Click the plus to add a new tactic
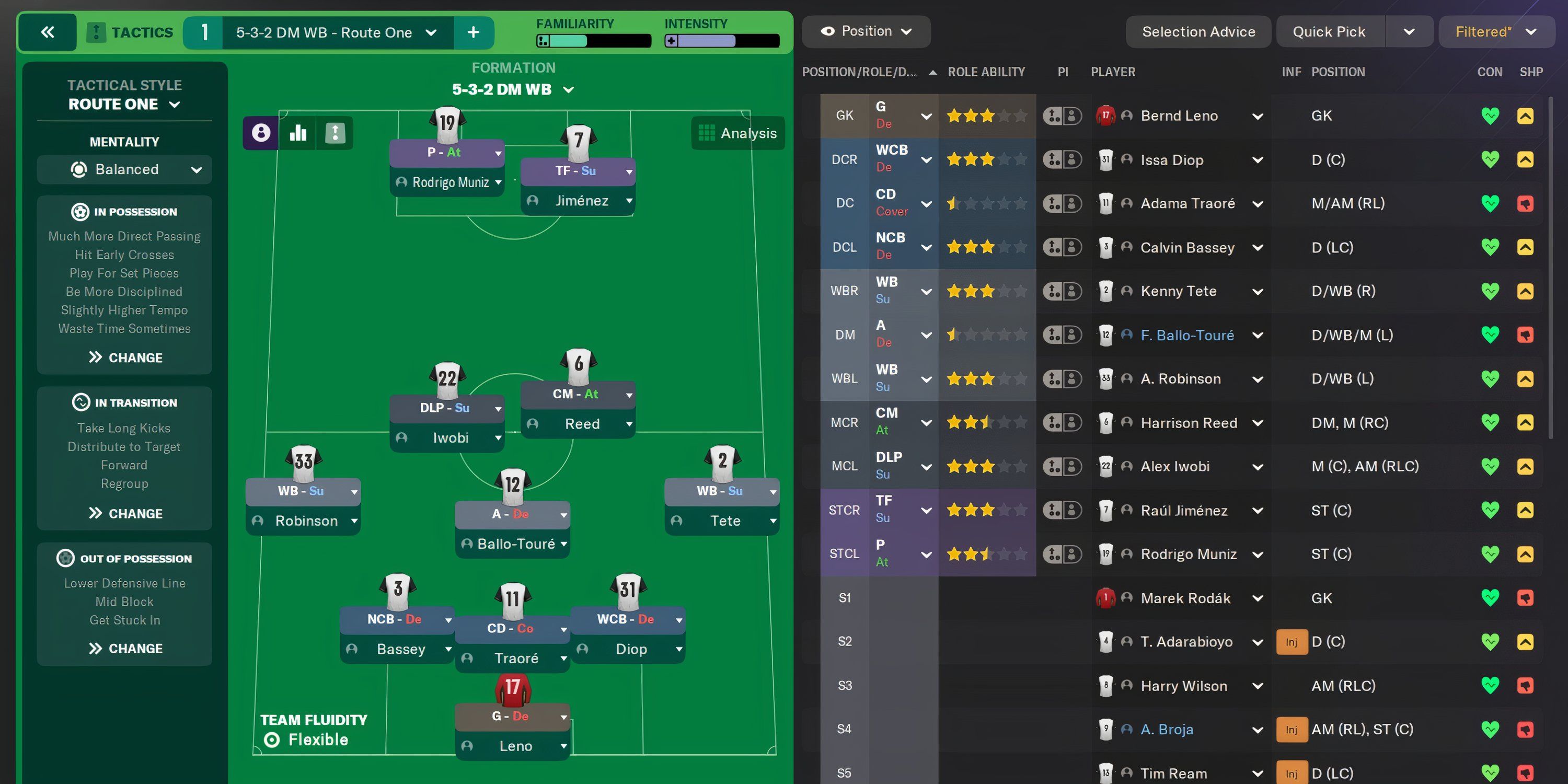 [x=473, y=32]
